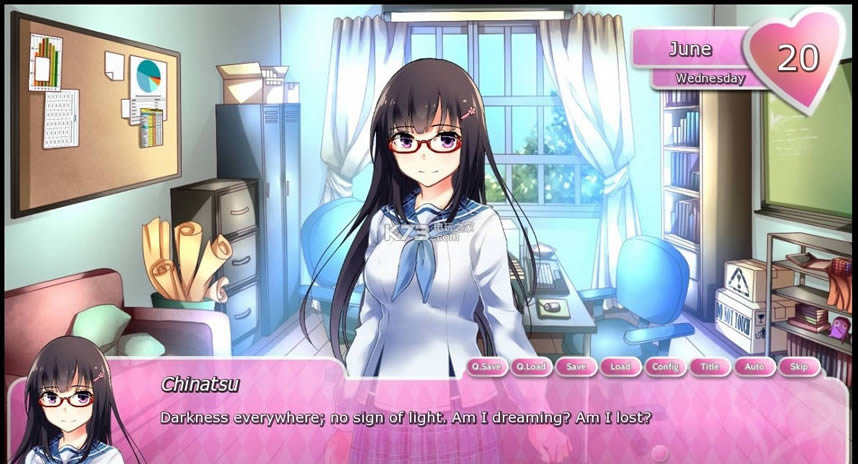
Task: Activate the Skip button
Action: [798, 367]
